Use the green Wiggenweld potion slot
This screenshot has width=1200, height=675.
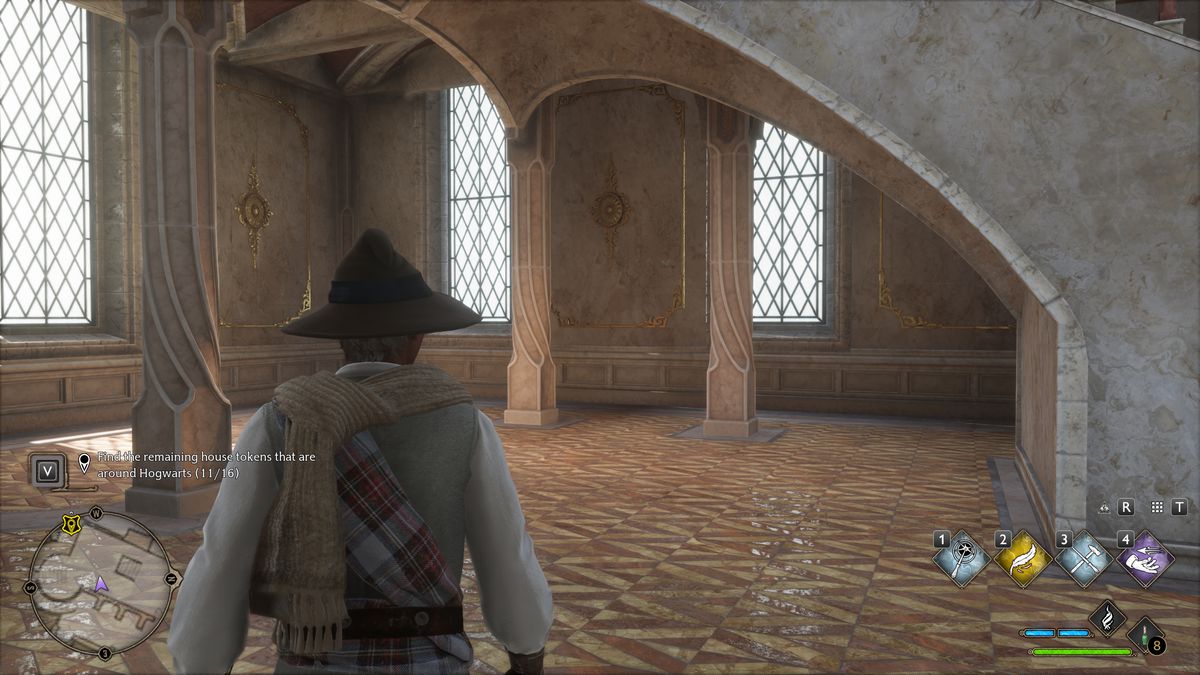click(x=1146, y=636)
